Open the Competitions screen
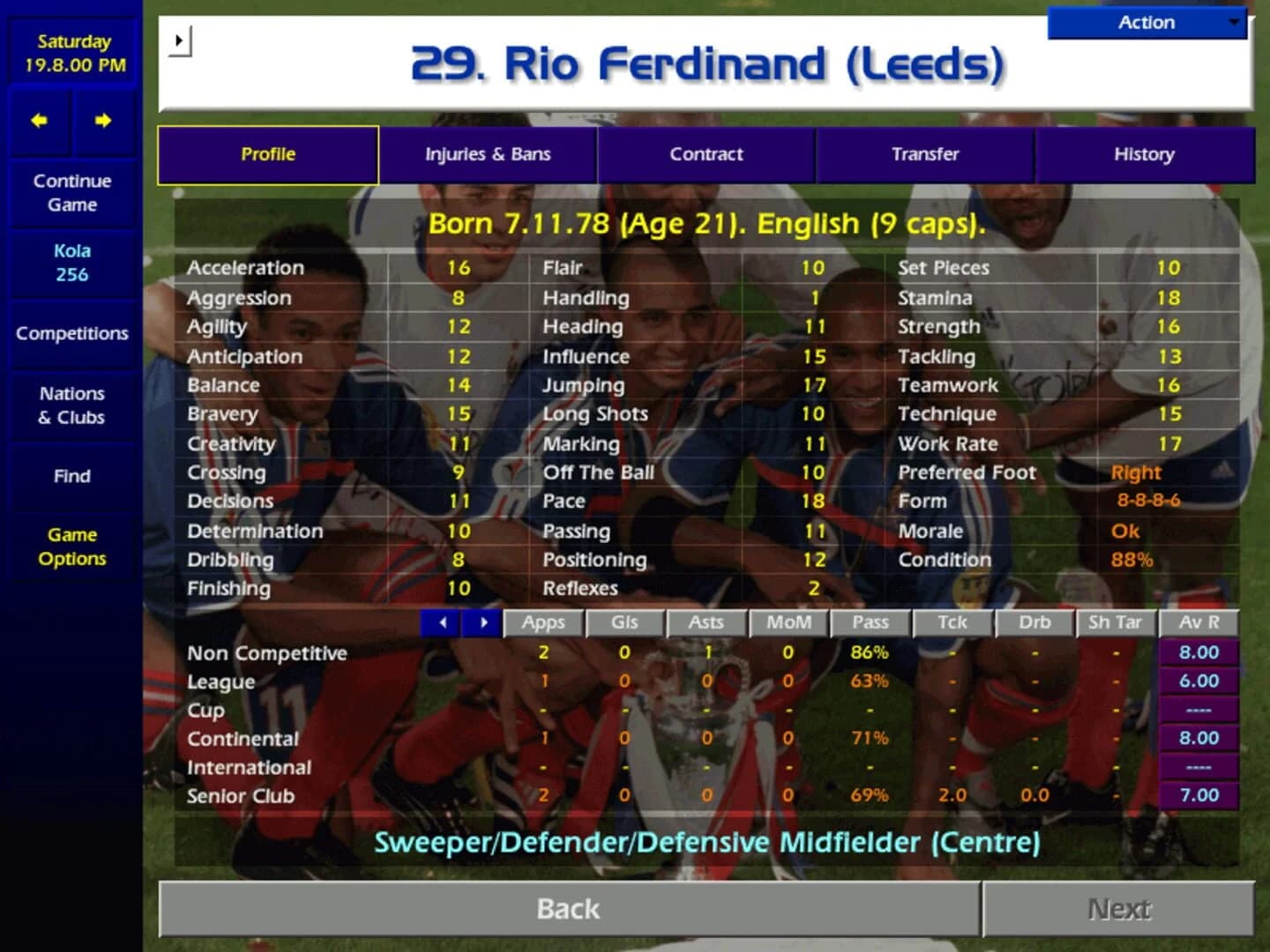This screenshot has height=952, width=1270. [71, 334]
